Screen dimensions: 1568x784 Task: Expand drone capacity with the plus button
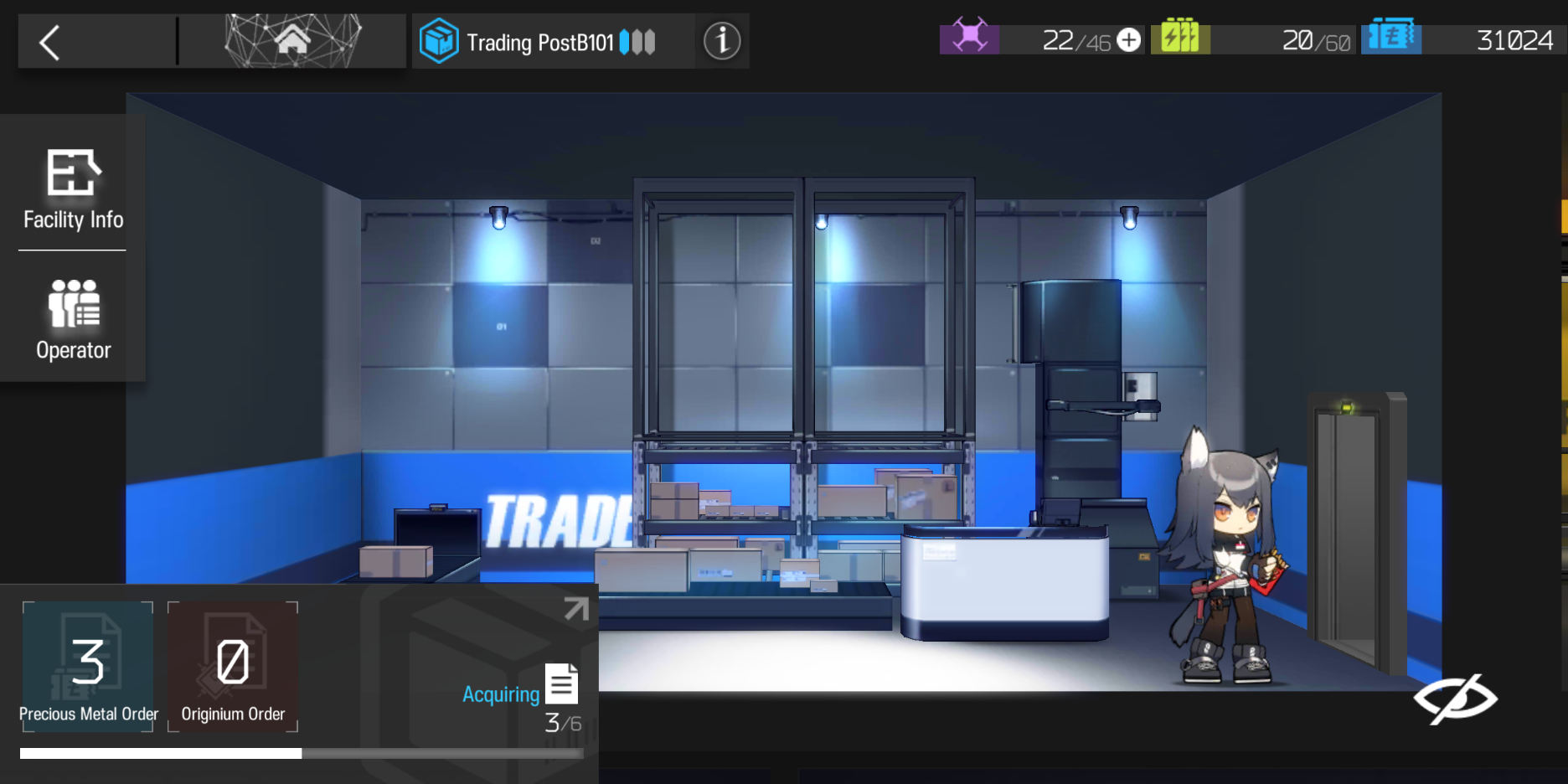[1127, 39]
